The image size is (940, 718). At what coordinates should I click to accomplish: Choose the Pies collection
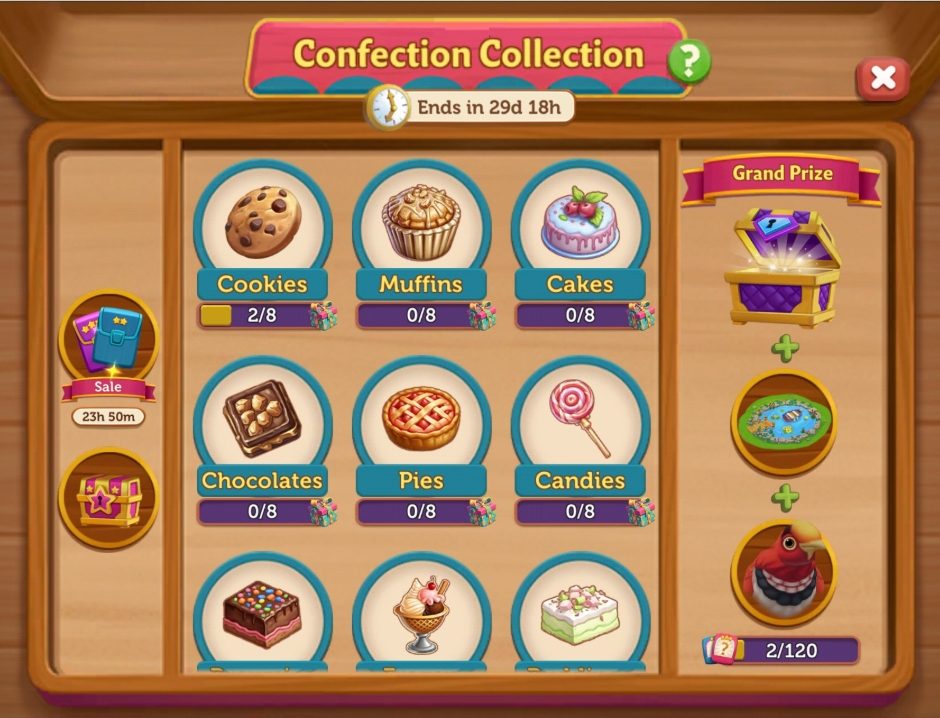(x=421, y=418)
